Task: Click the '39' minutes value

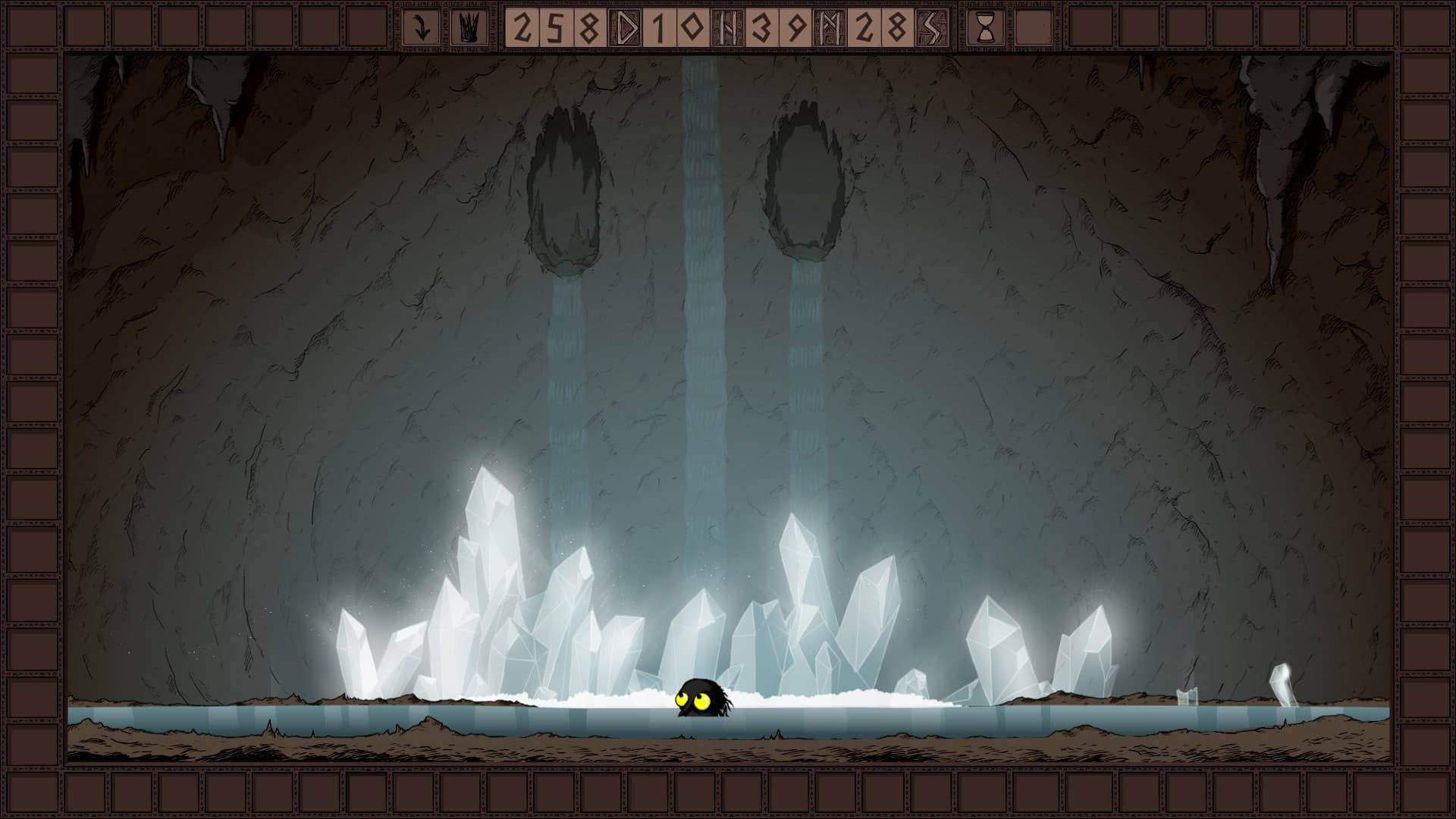Action: click(x=780, y=27)
